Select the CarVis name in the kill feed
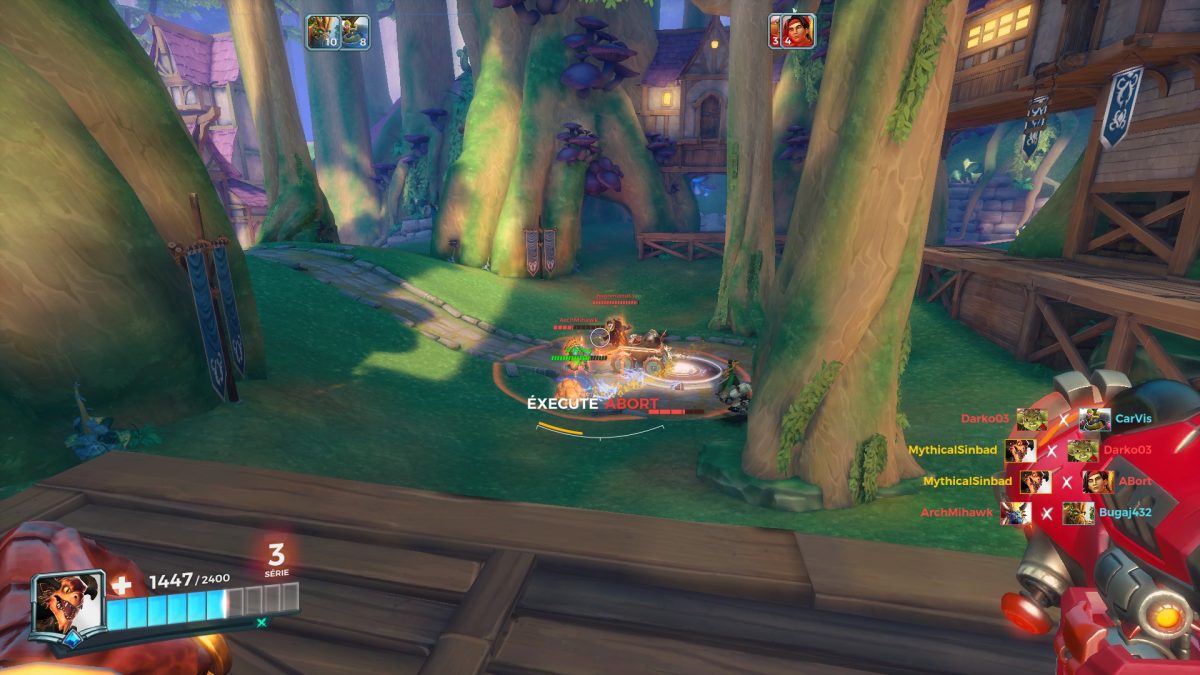1200x675 pixels. [1135, 420]
